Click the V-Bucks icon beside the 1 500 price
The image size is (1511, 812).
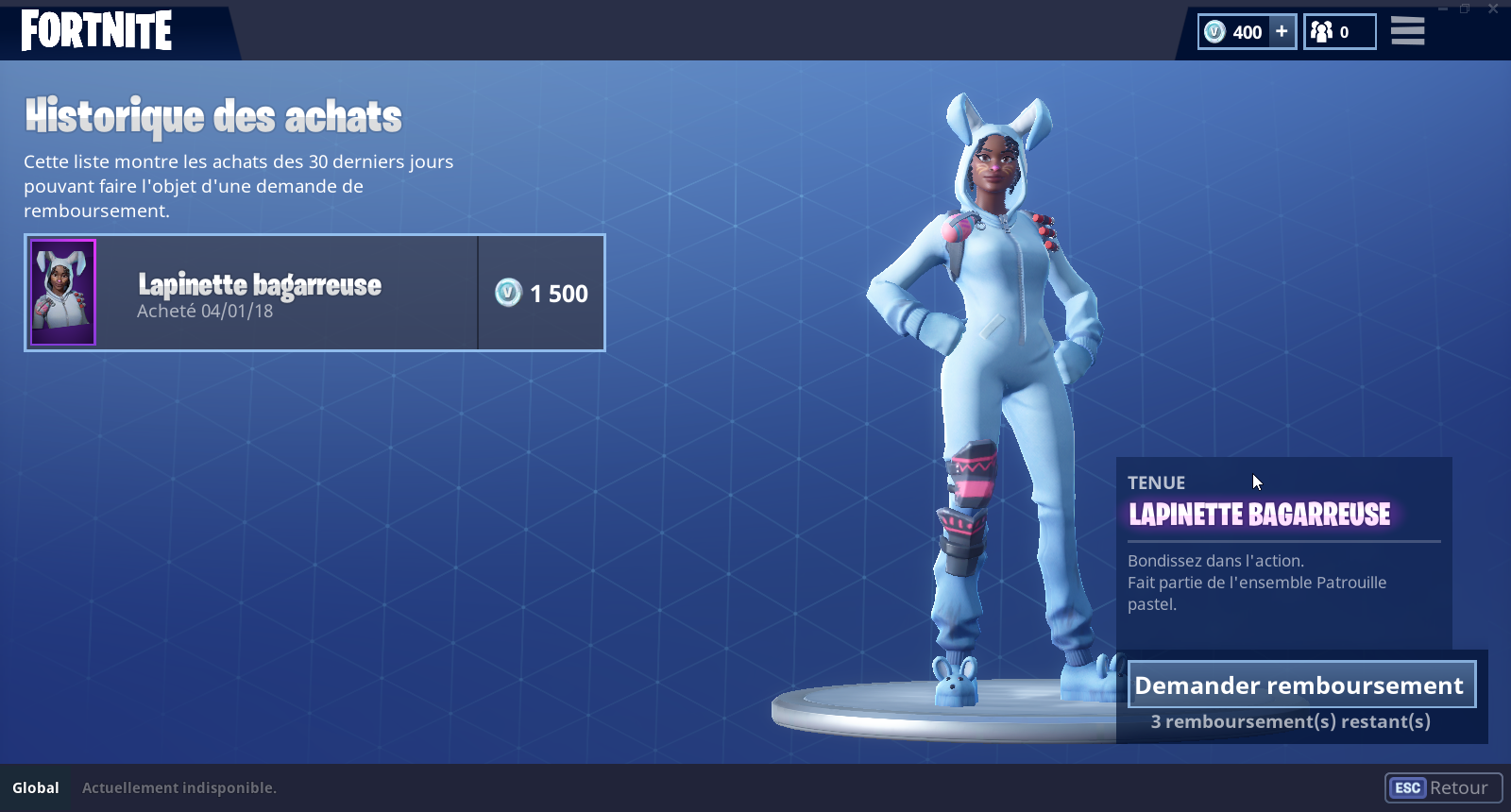(x=506, y=293)
